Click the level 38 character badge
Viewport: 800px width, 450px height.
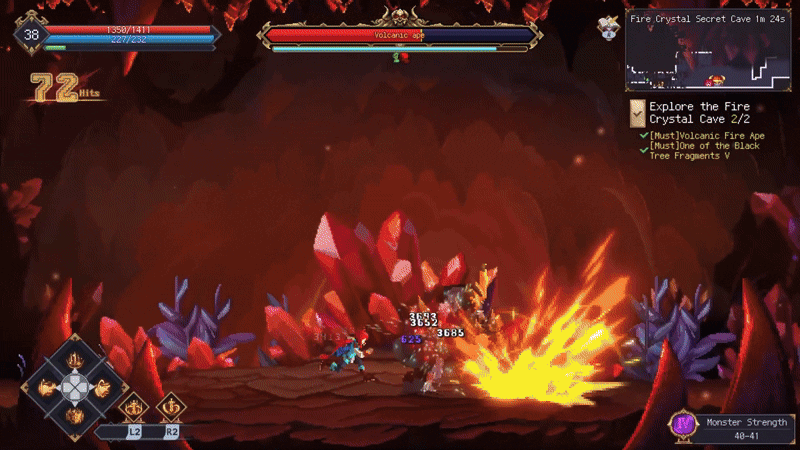(x=32, y=36)
